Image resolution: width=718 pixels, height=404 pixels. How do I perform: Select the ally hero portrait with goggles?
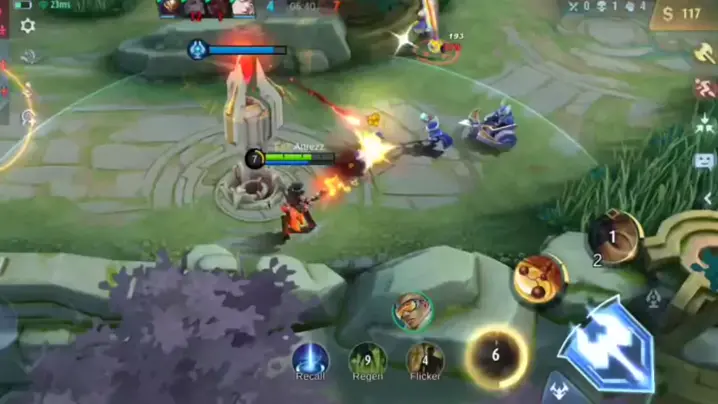click(412, 311)
